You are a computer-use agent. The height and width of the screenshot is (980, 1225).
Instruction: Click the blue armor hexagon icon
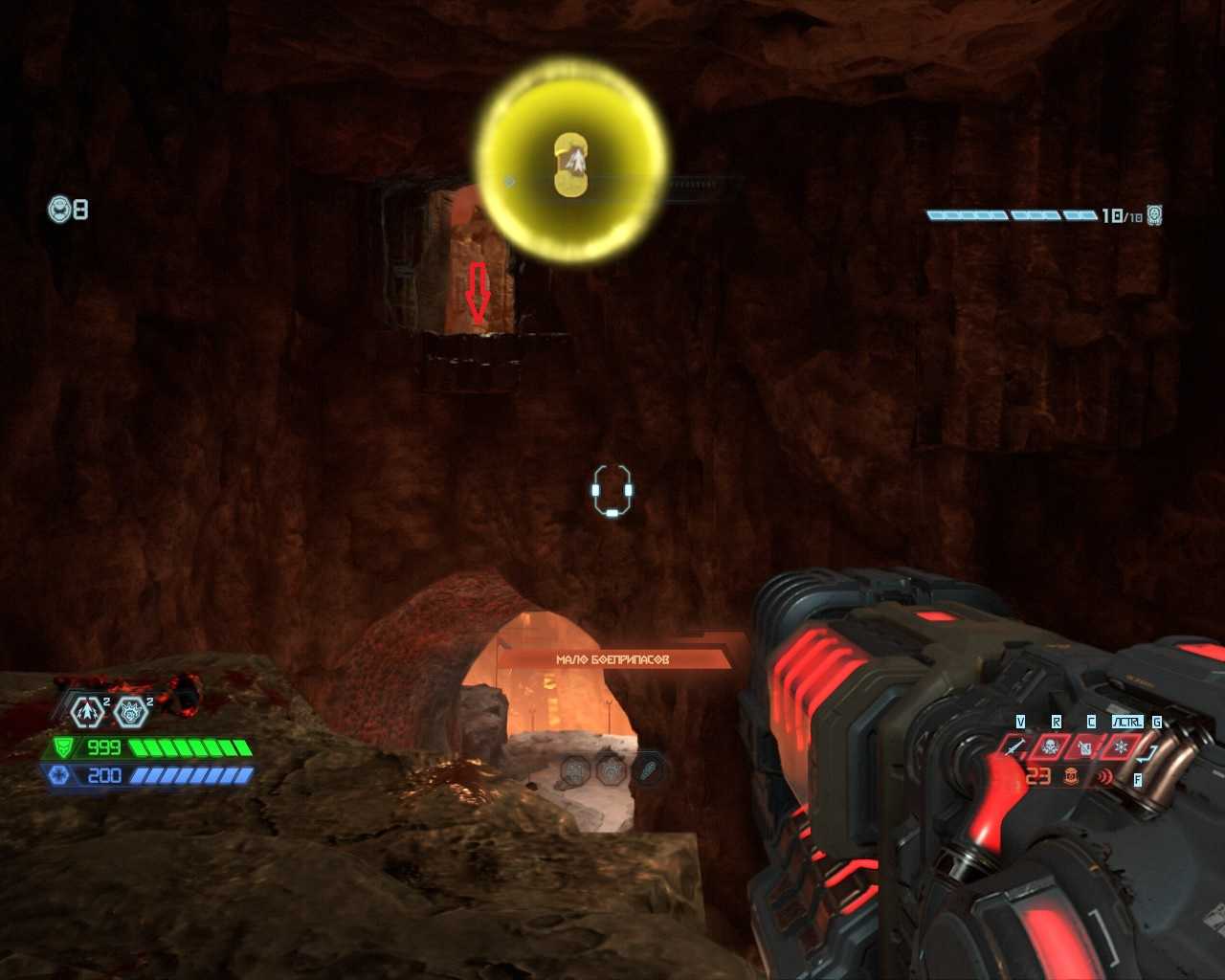pyautogui.click(x=60, y=774)
